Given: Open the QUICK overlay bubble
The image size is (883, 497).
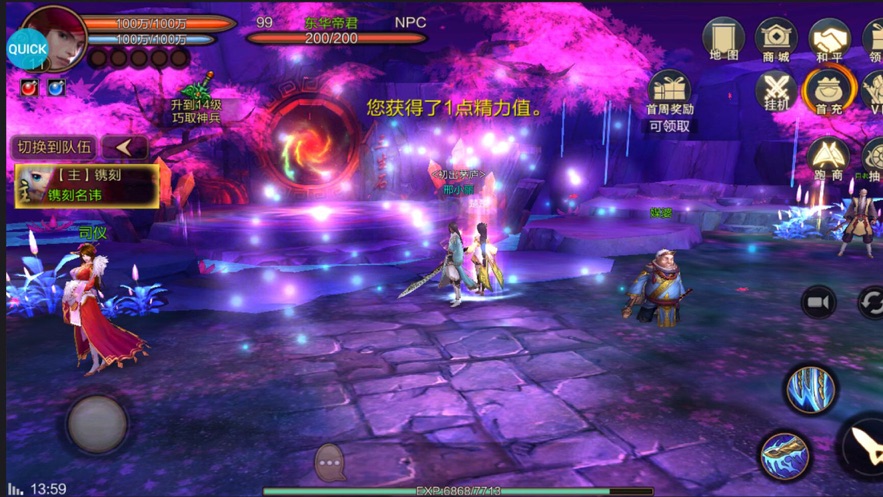Looking at the screenshot, I should pos(26,48).
